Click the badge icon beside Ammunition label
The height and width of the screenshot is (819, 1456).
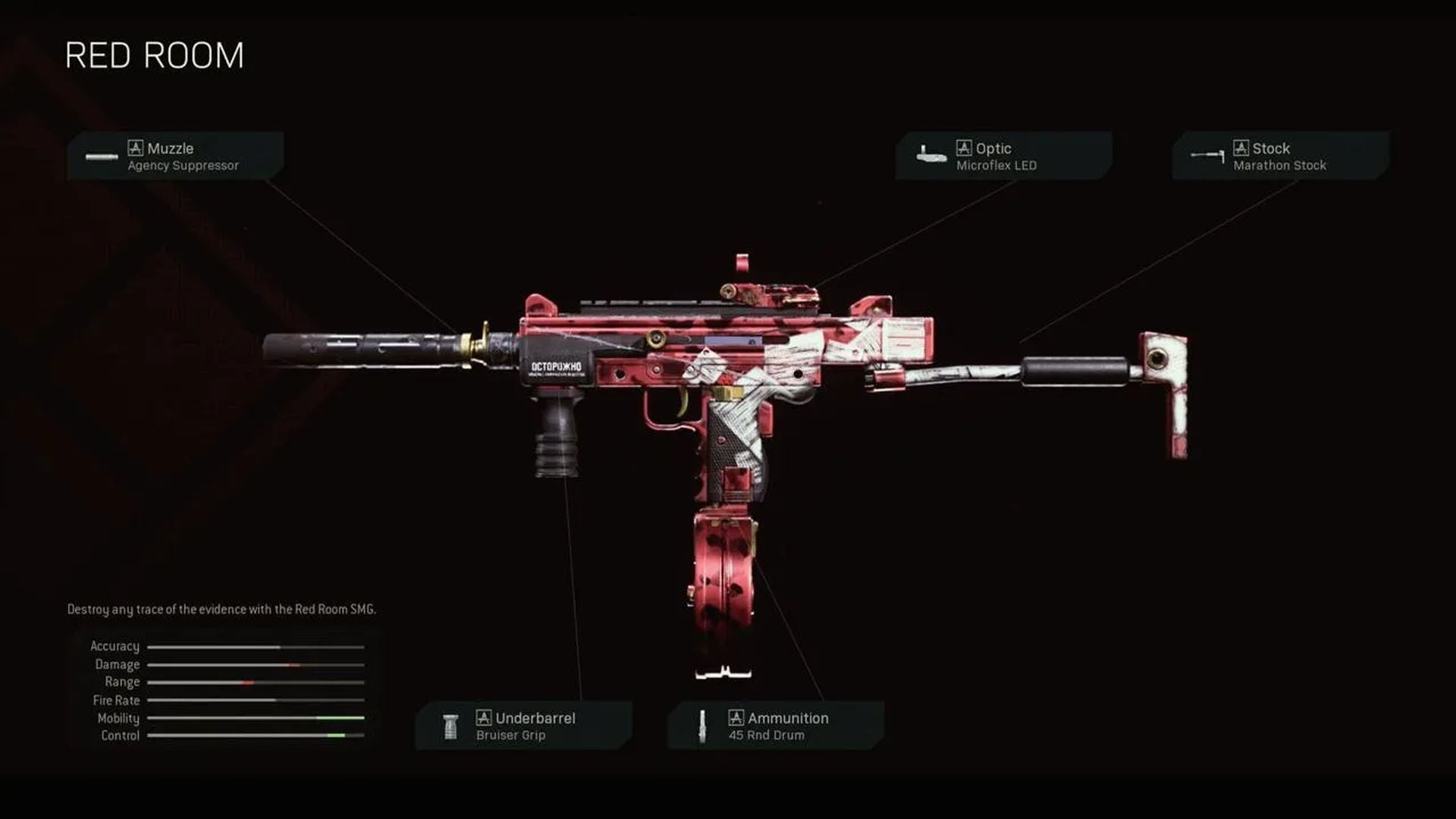click(735, 717)
